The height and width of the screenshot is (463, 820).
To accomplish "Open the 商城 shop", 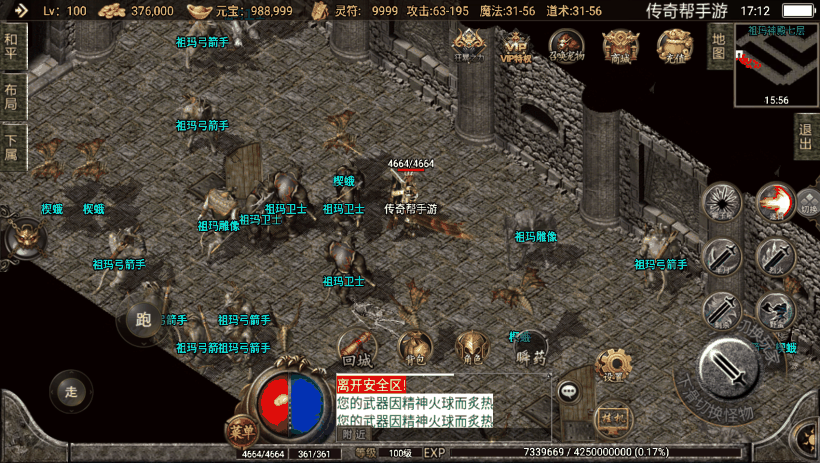I will click(x=620, y=46).
